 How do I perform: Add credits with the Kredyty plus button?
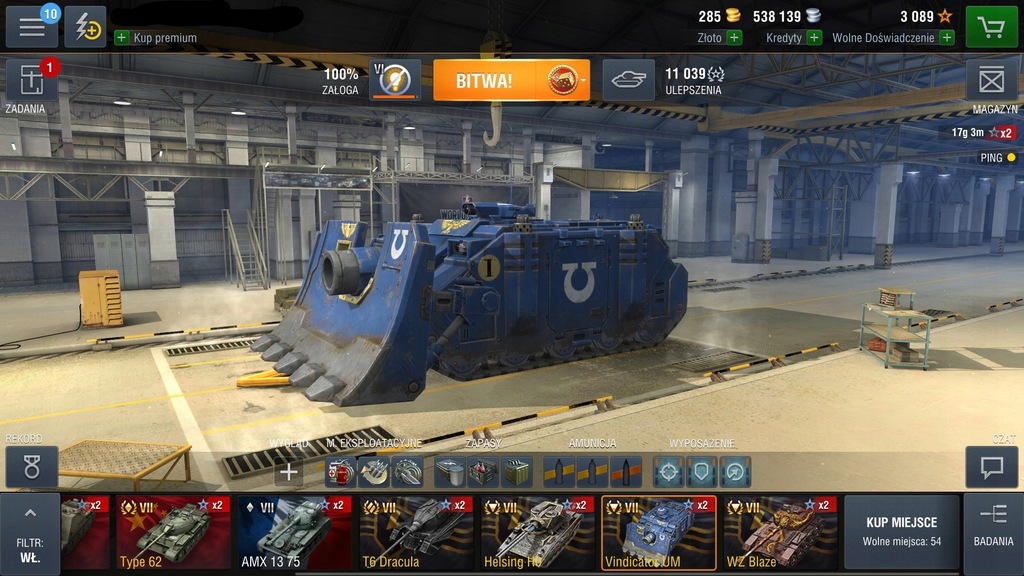pos(814,38)
